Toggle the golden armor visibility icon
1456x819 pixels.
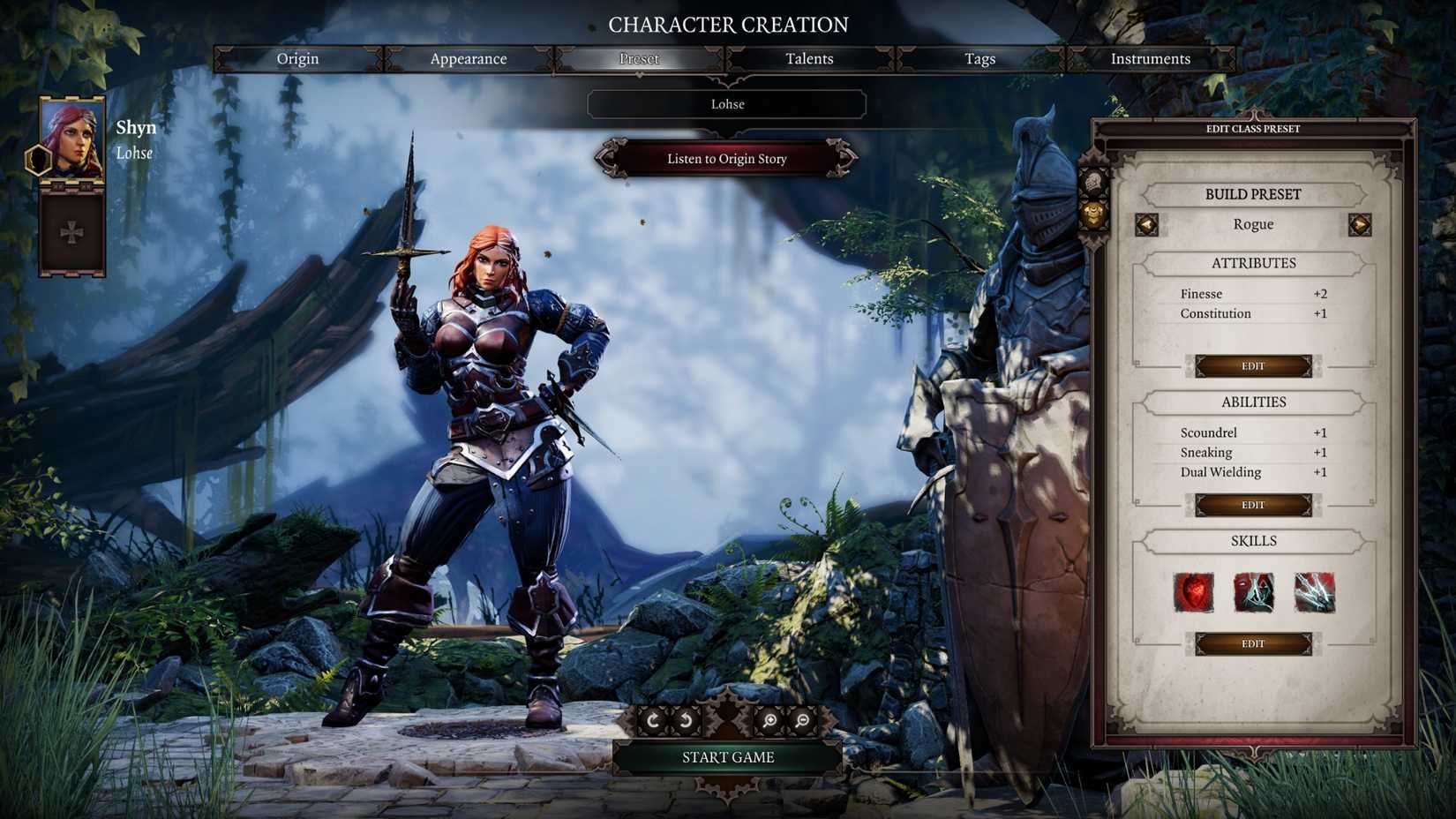(1094, 214)
